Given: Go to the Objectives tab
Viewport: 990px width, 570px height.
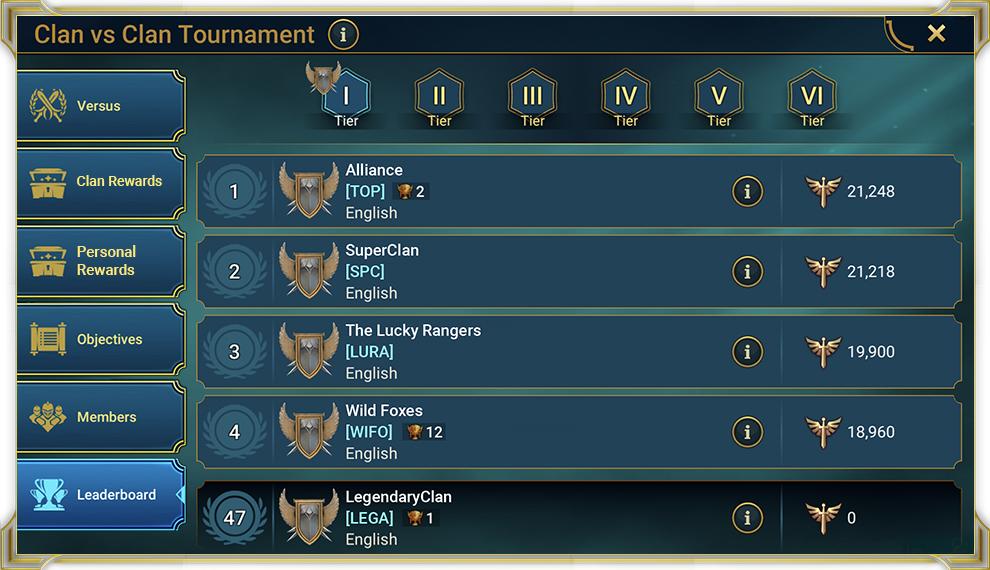Looking at the screenshot, I should click(100, 339).
